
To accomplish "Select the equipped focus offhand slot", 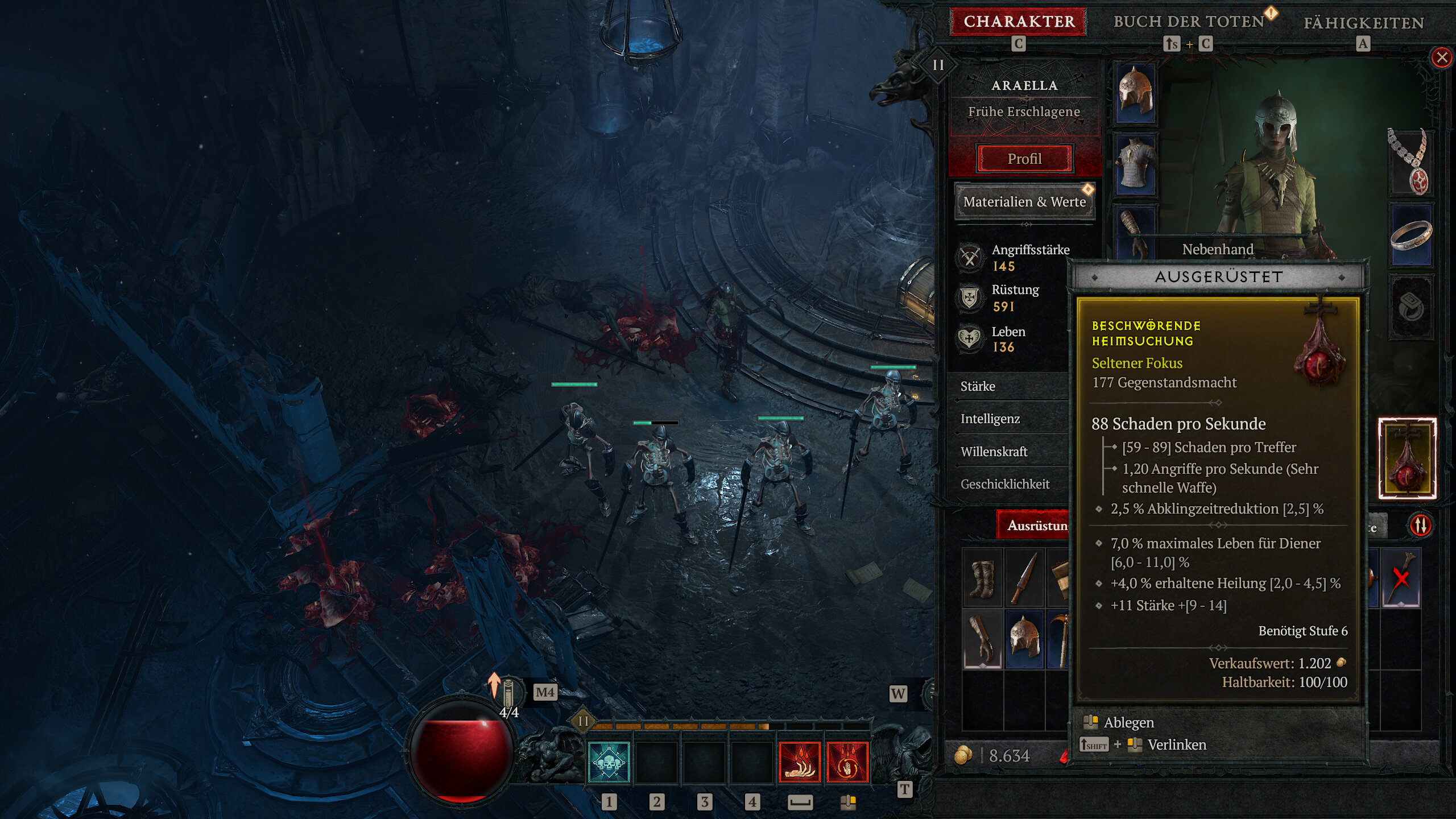I will 1407,458.
